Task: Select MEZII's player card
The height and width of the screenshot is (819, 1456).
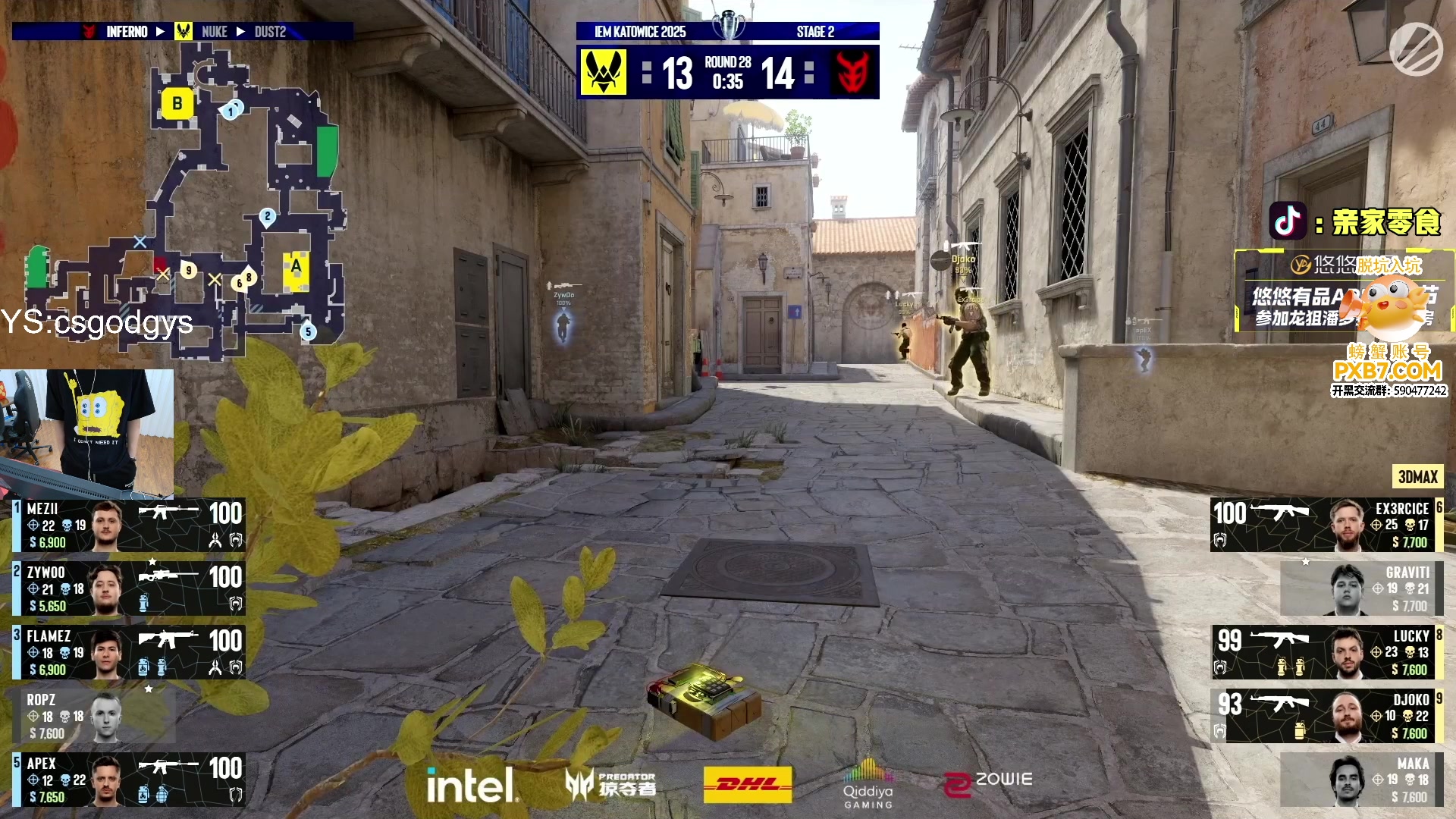Action: coord(129,525)
